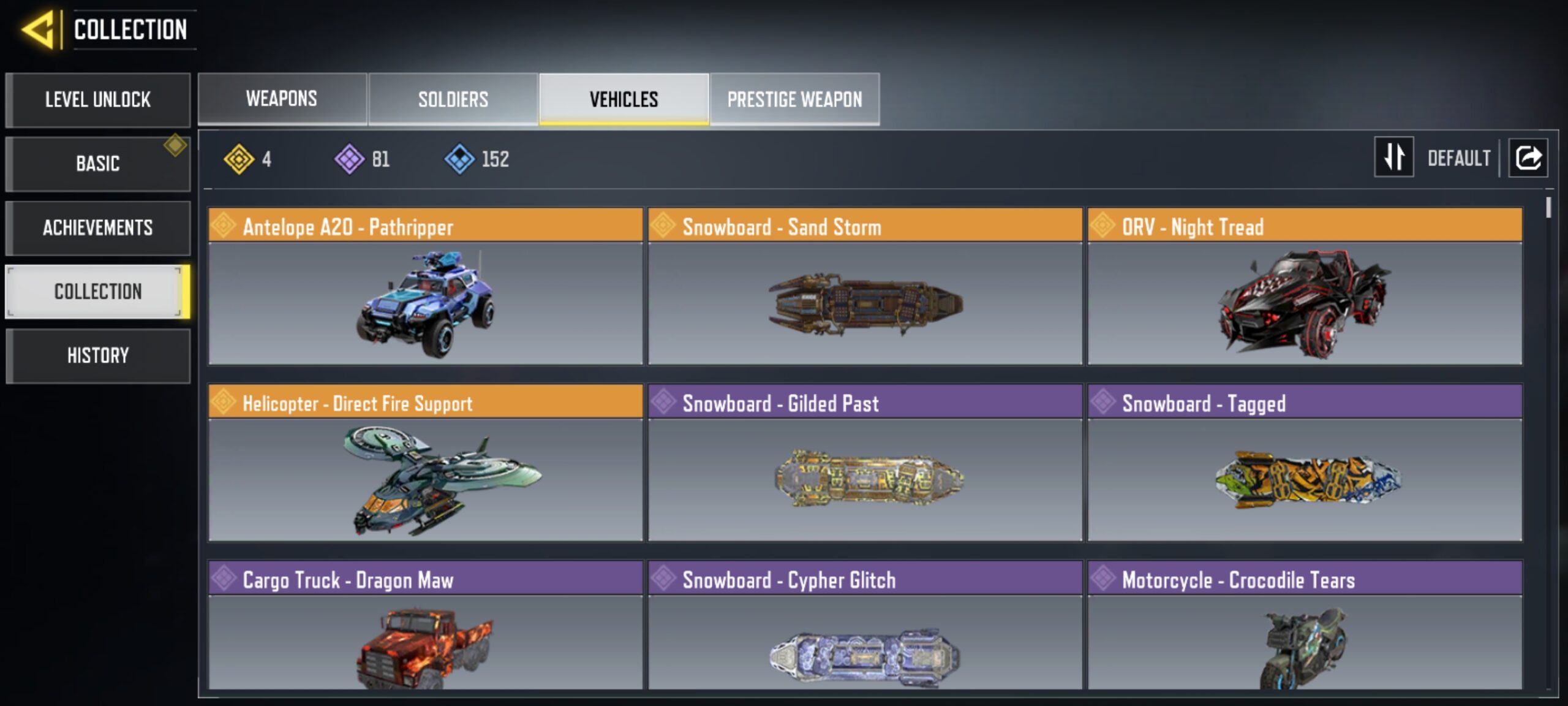Click the legendary badge on Antelope A20 Pathripper

pyautogui.click(x=224, y=227)
